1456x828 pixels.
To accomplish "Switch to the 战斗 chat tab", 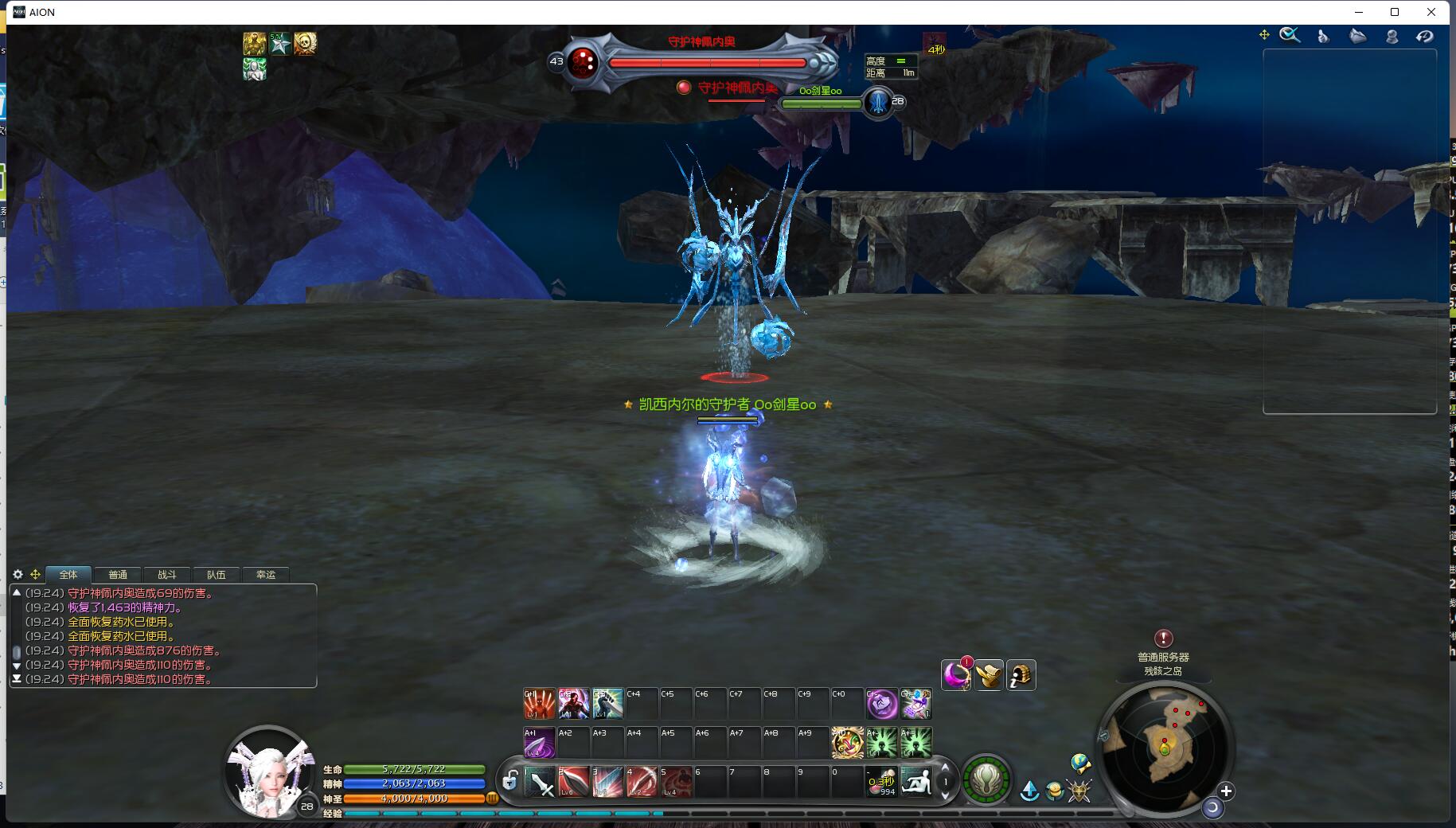I will pos(167,574).
